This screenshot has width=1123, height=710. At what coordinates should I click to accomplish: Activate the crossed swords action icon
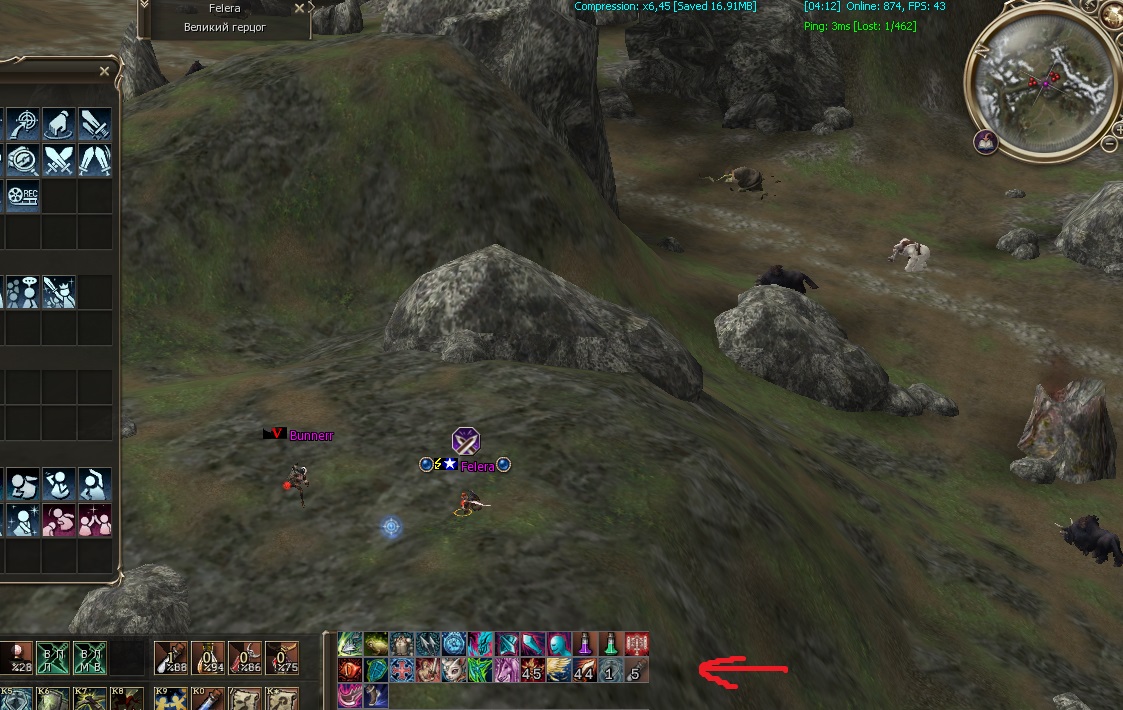coord(58,159)
